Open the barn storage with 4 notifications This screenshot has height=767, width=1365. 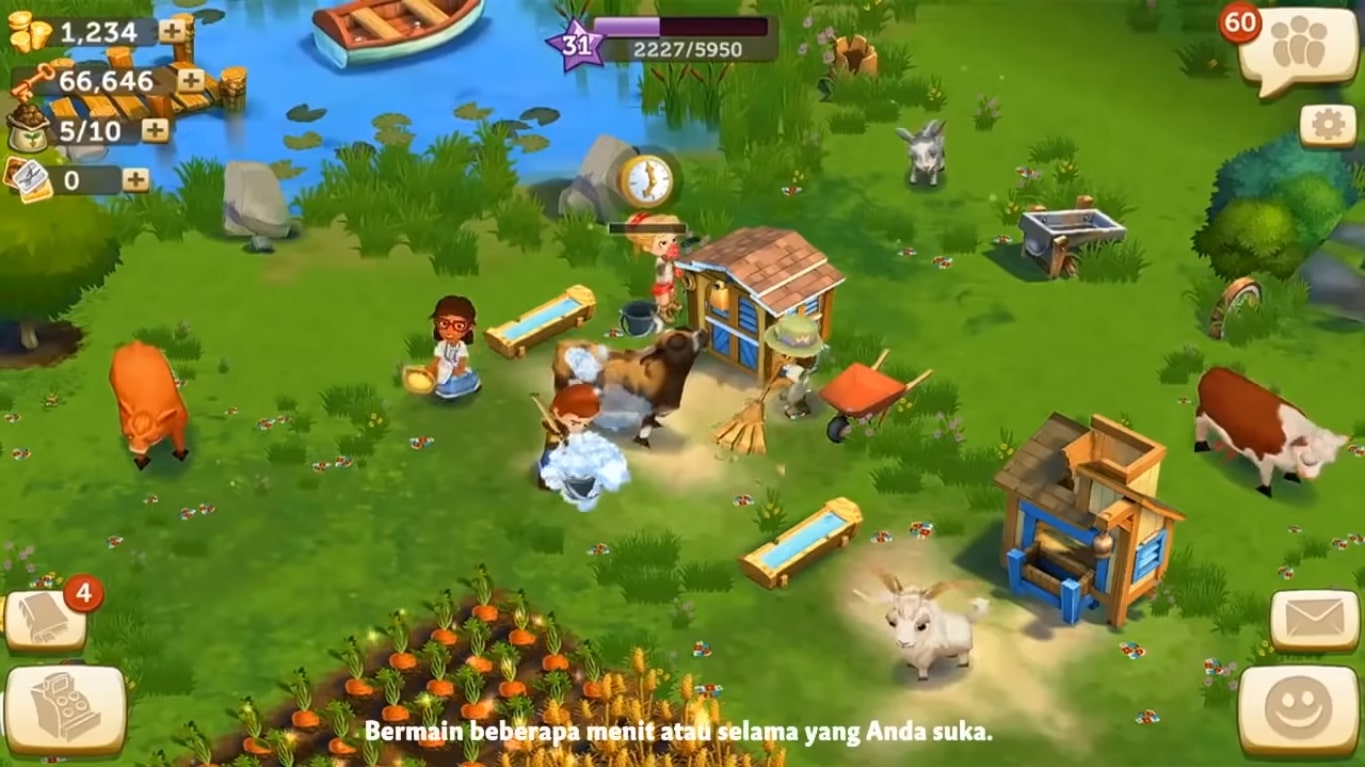(x=42, y=617)
